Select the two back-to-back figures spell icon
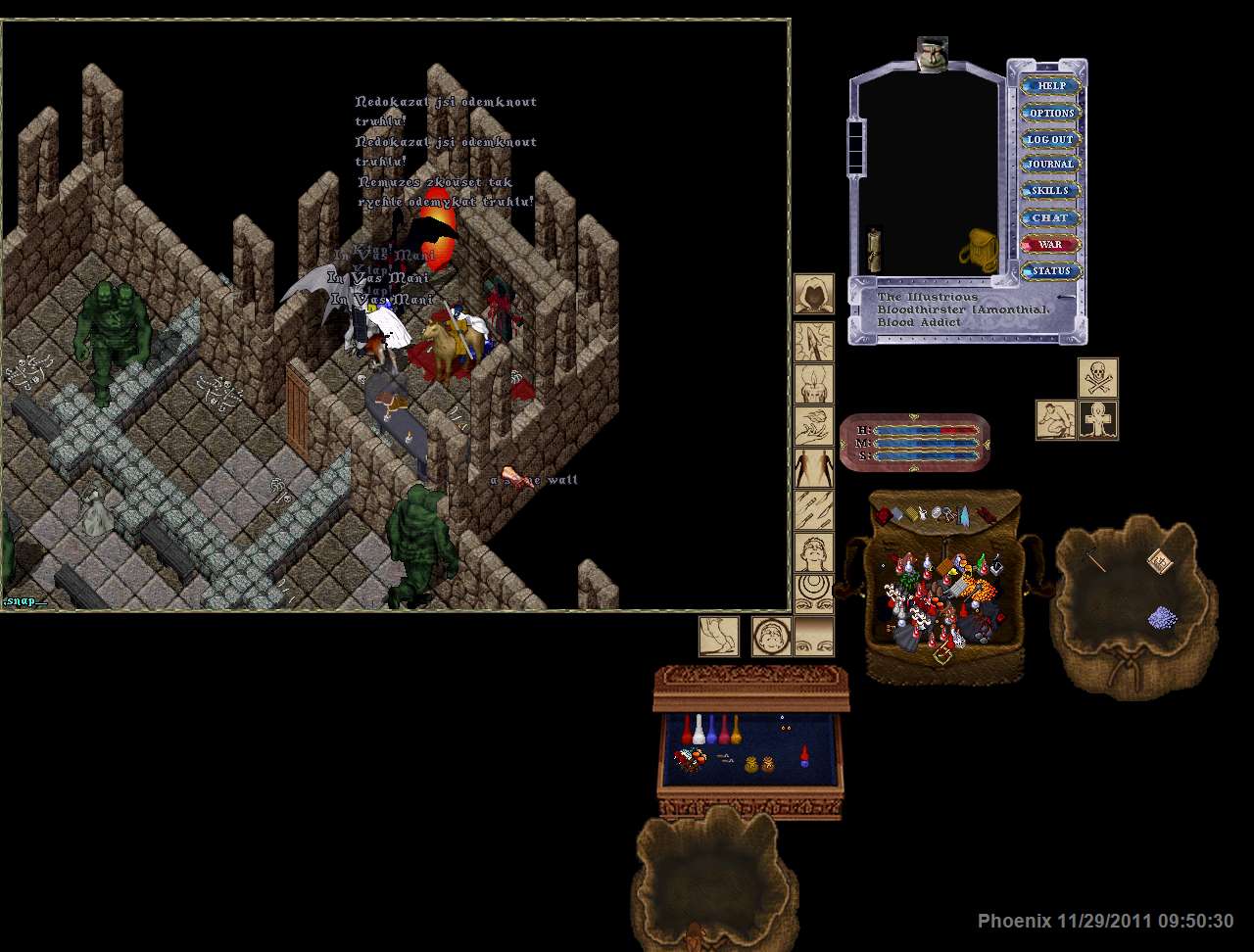The image size is (1254, 952). coord(814,468)
